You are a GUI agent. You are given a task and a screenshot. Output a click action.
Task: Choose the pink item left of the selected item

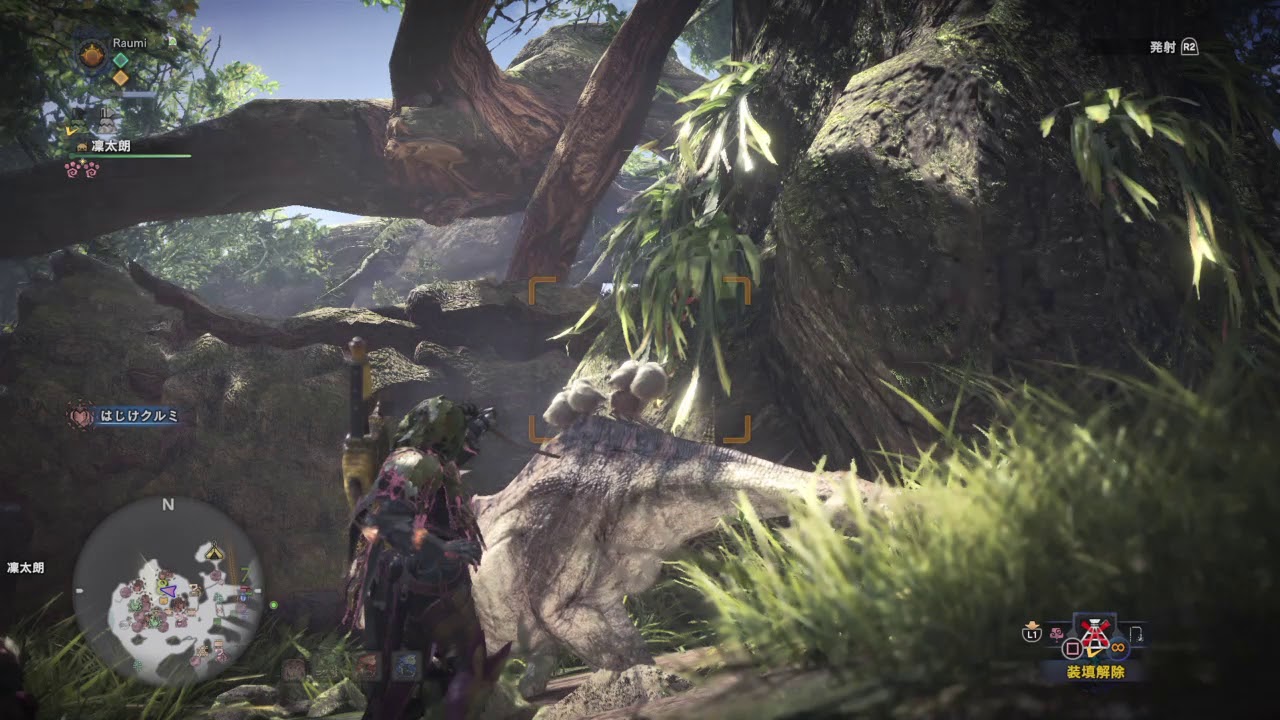pos(1058,632)
